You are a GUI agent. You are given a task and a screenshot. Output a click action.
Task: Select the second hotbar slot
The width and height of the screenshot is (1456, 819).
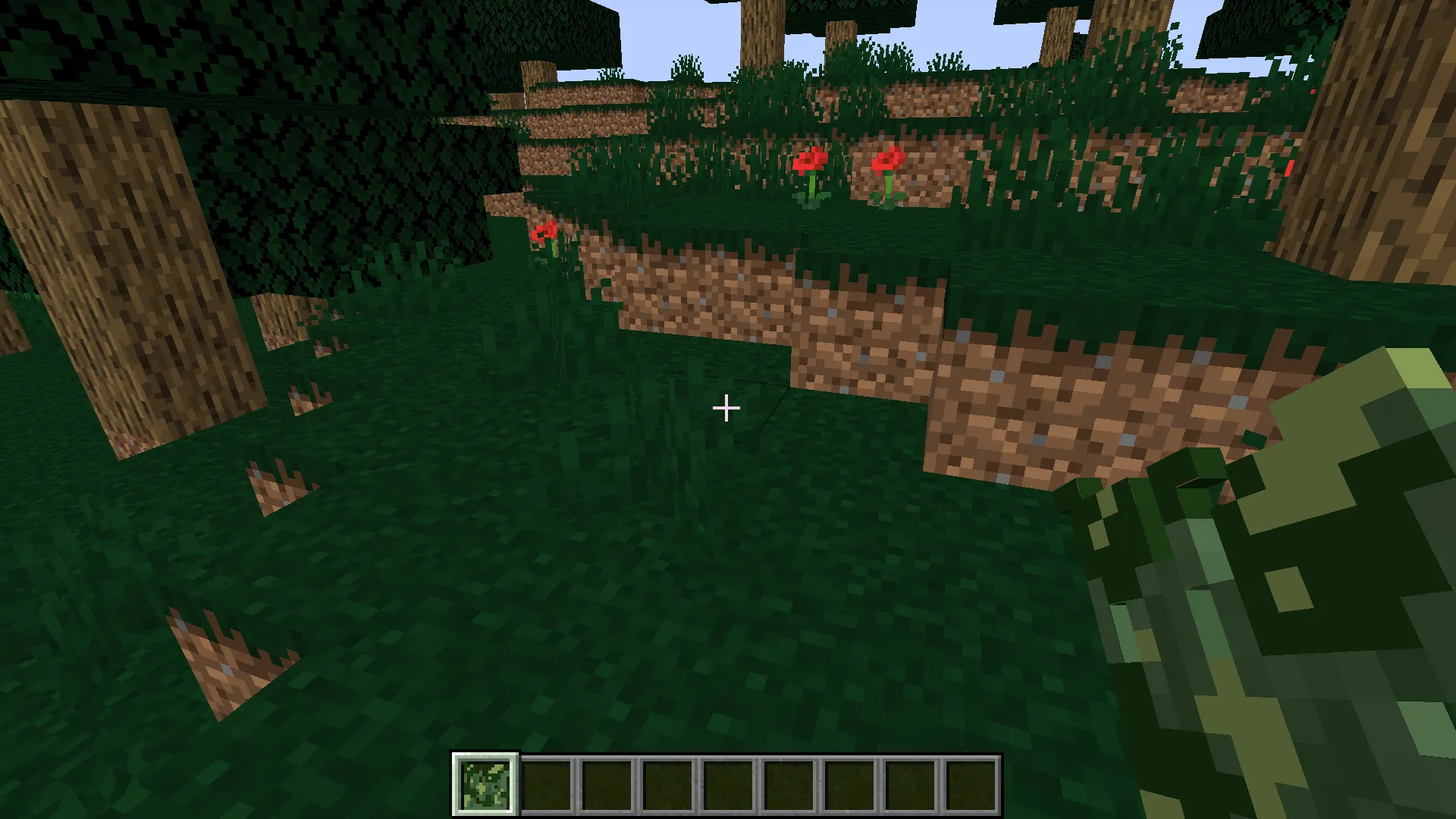(548, 784)
